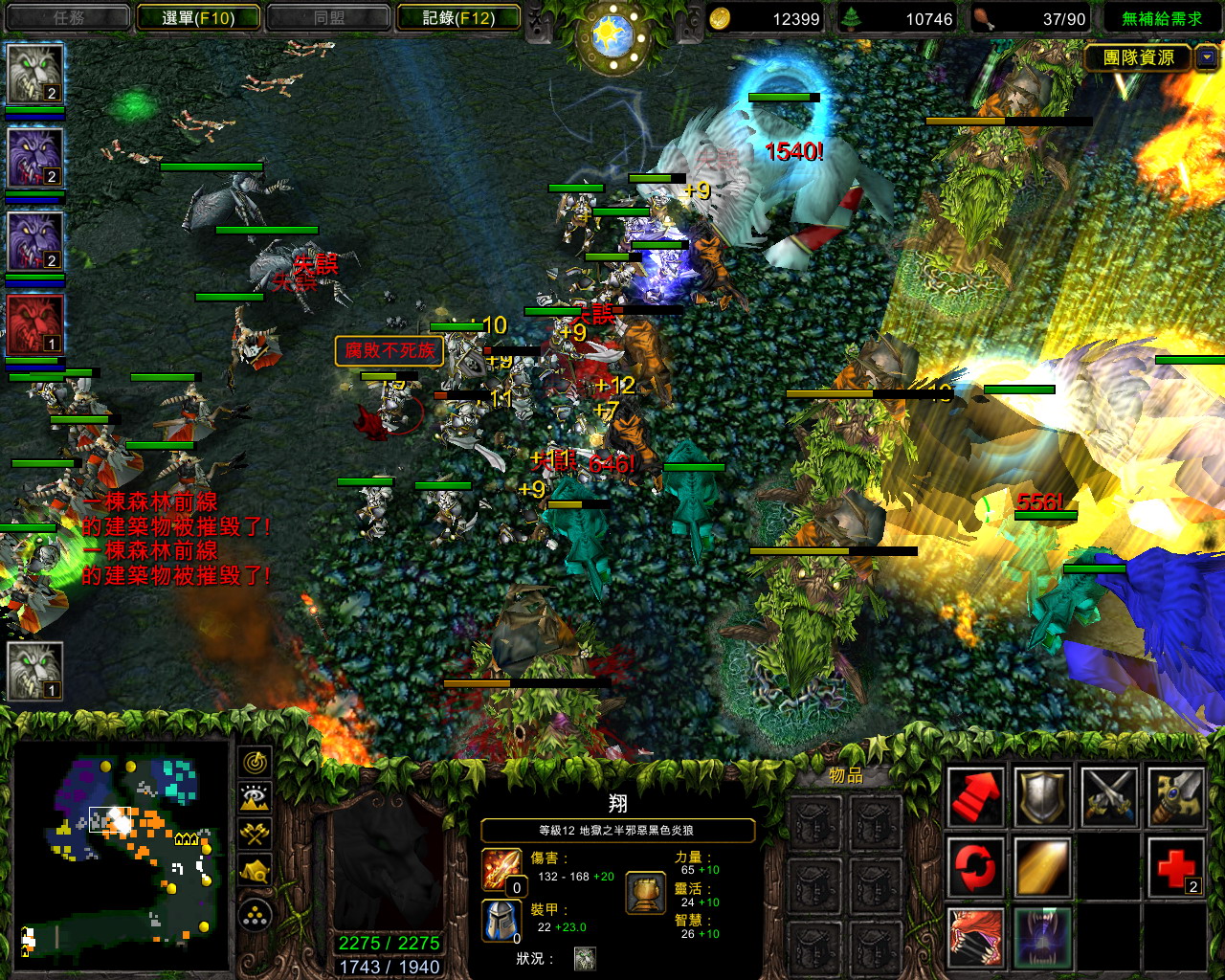Toggle creep camp display with the tent button
The image size is (1225, 980).
click(256, 870)
